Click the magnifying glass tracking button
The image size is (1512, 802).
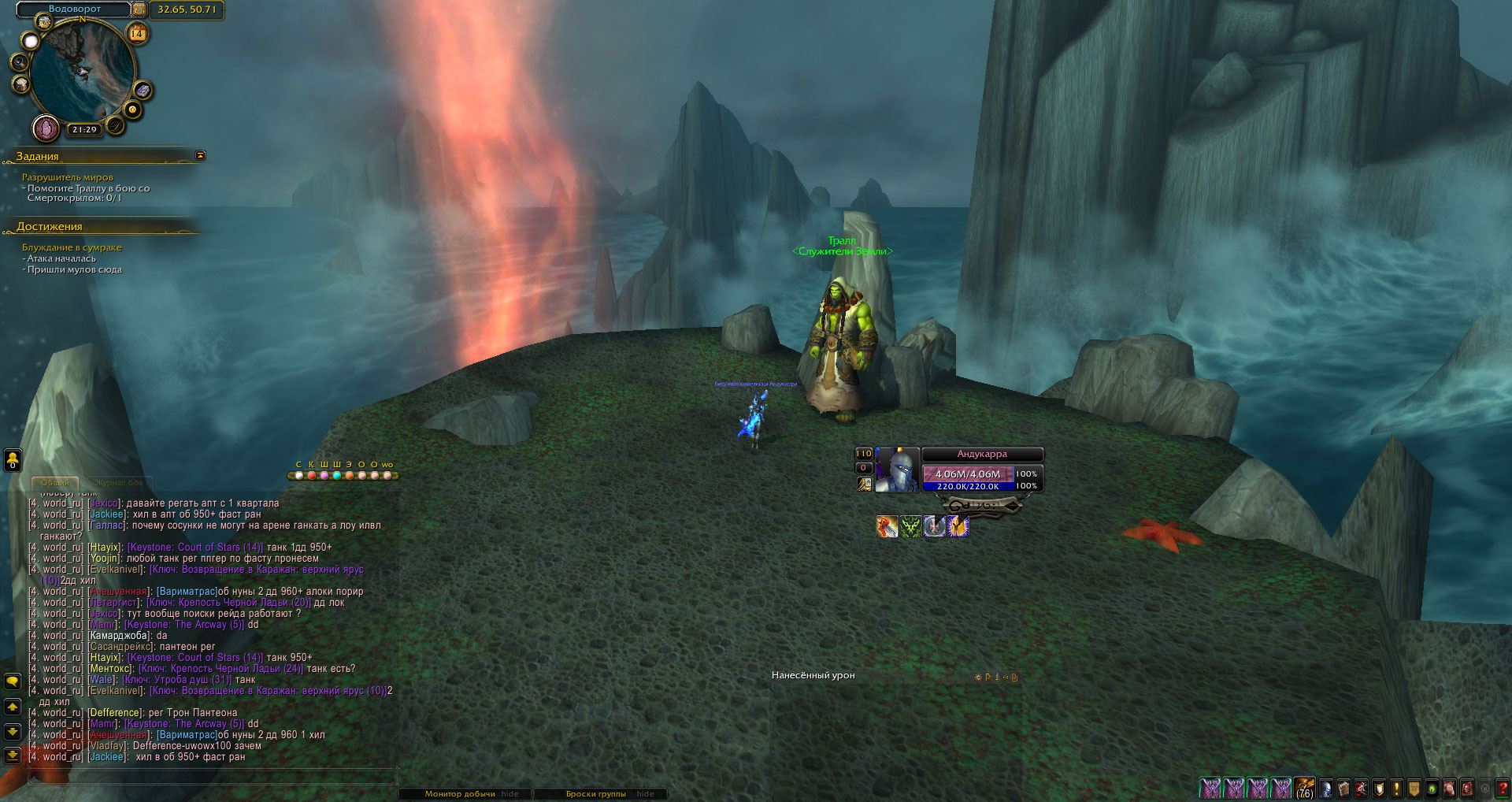coord(19,61)
